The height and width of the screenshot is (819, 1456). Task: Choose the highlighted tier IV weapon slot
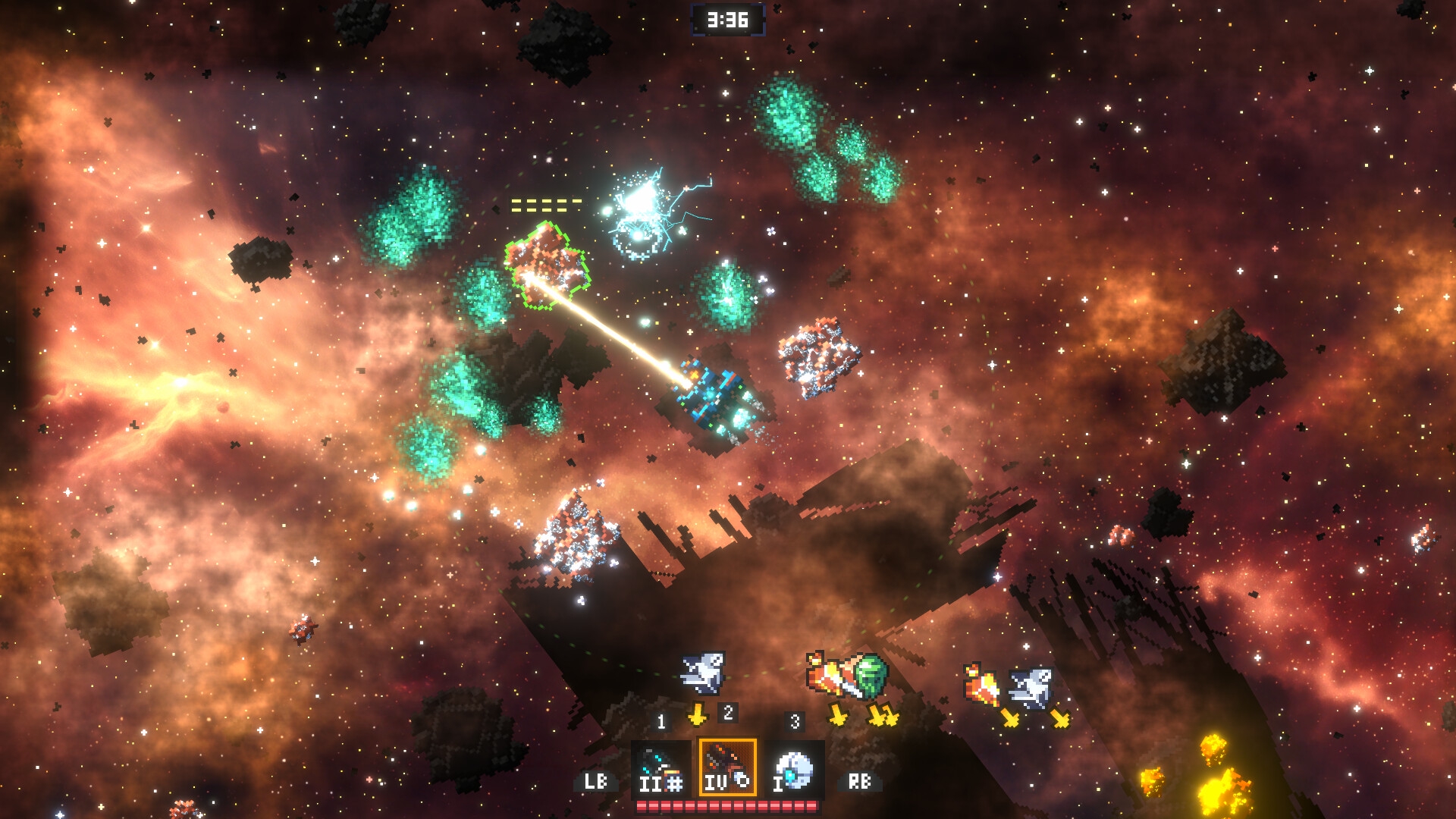click(x=727, y=767)
